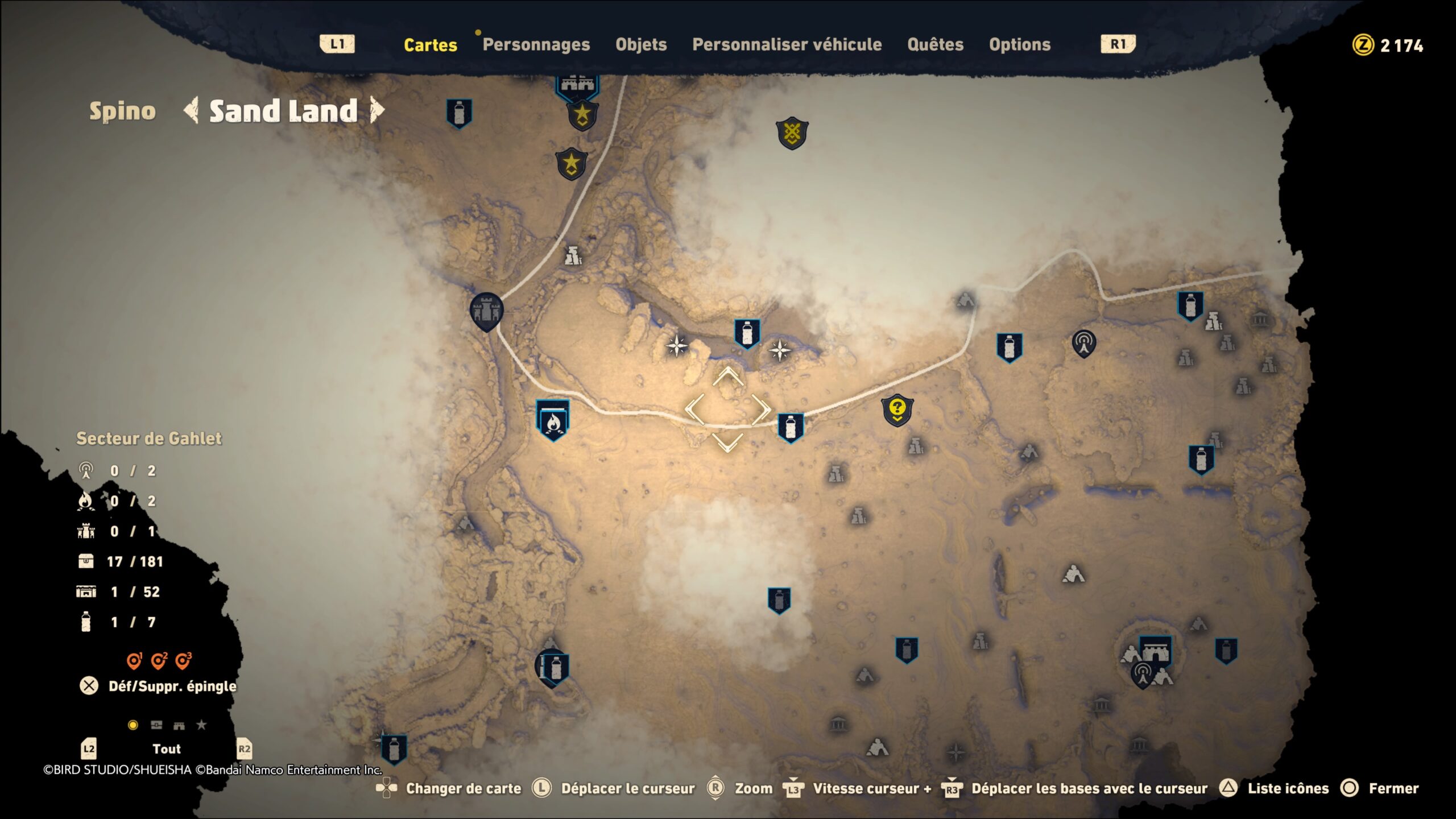Select the yellow question mark quest marker
Screen dimensions: 1456x819
coord(897,409)
